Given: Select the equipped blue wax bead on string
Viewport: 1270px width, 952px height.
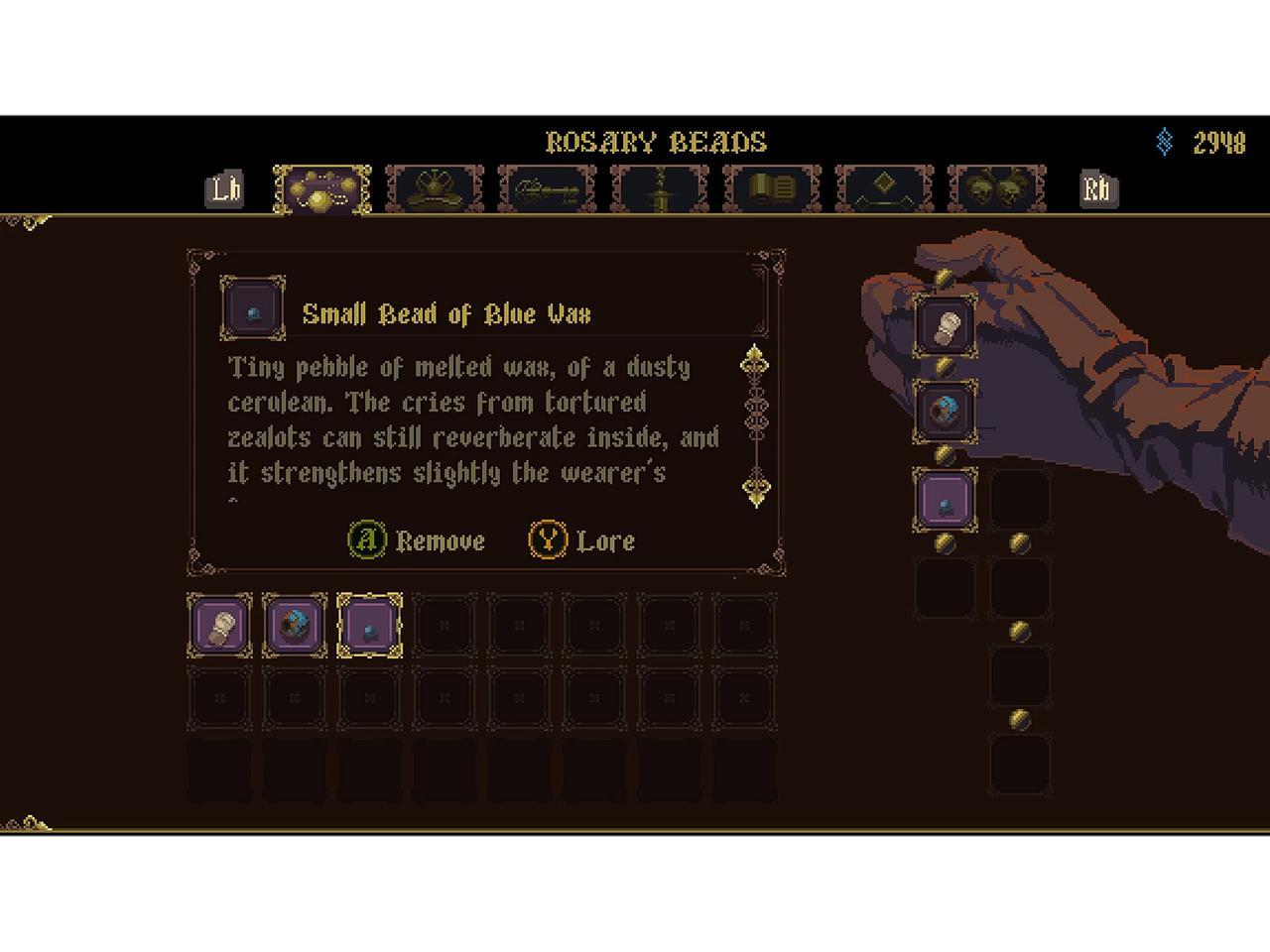Looking at the screenshot, I should click(x=946, y=499).
